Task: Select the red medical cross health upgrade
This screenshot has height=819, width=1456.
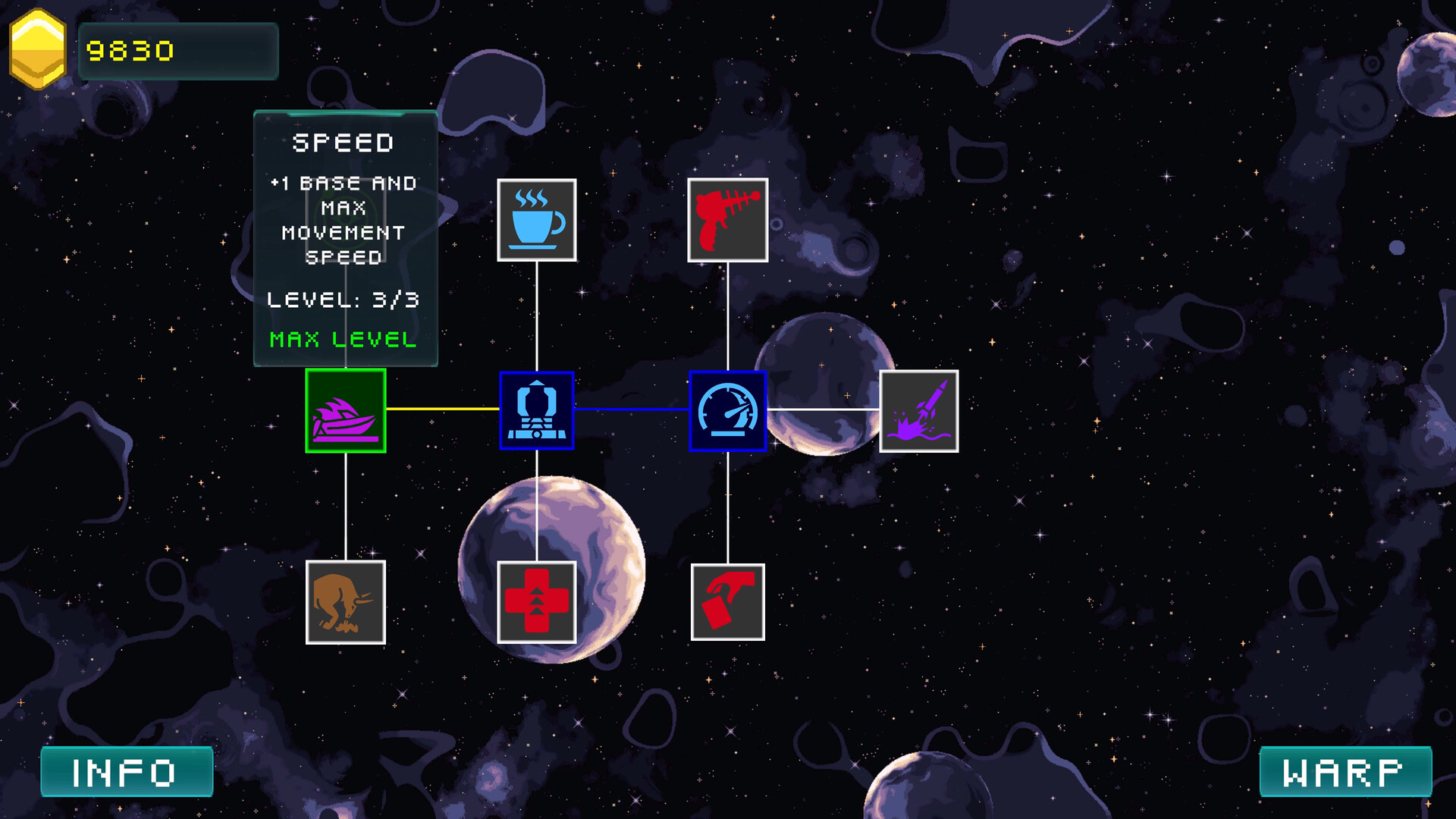Action: [x=537, y=602]
